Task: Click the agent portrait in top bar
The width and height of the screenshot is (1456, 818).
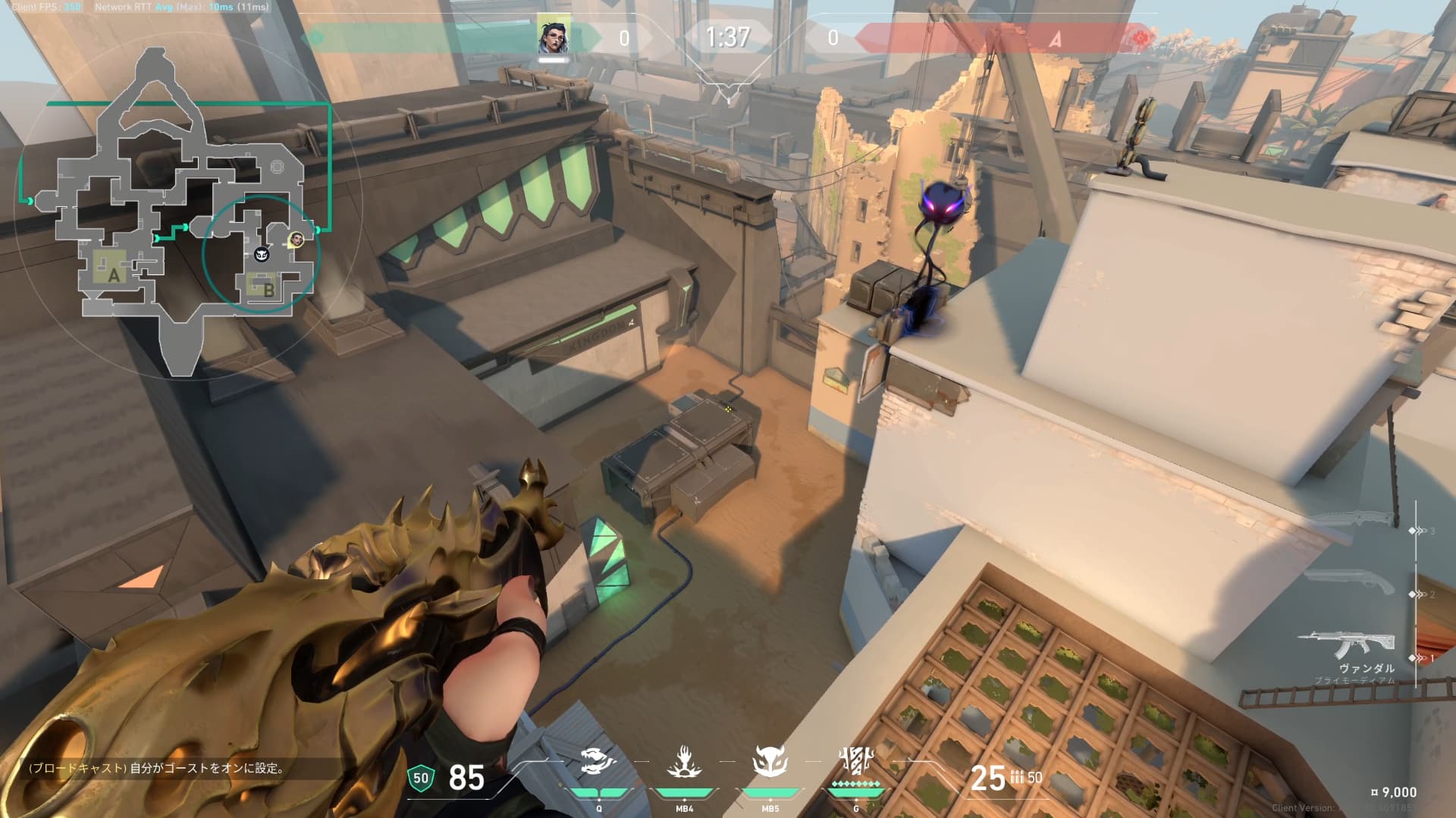Action: tap(551, 35)
